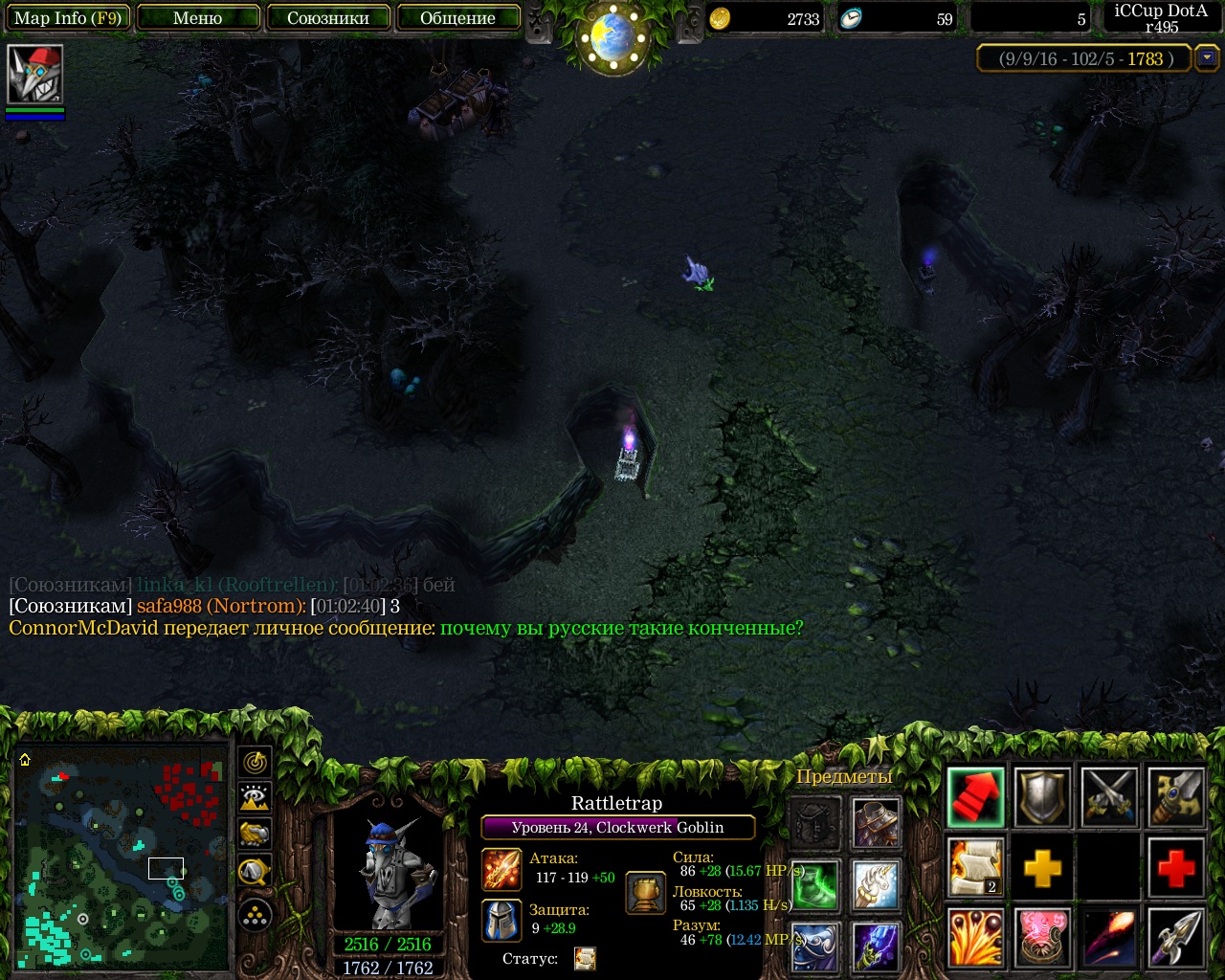Toggle minimap creep camp display button

pyautogui.click(x=256, y=870)
